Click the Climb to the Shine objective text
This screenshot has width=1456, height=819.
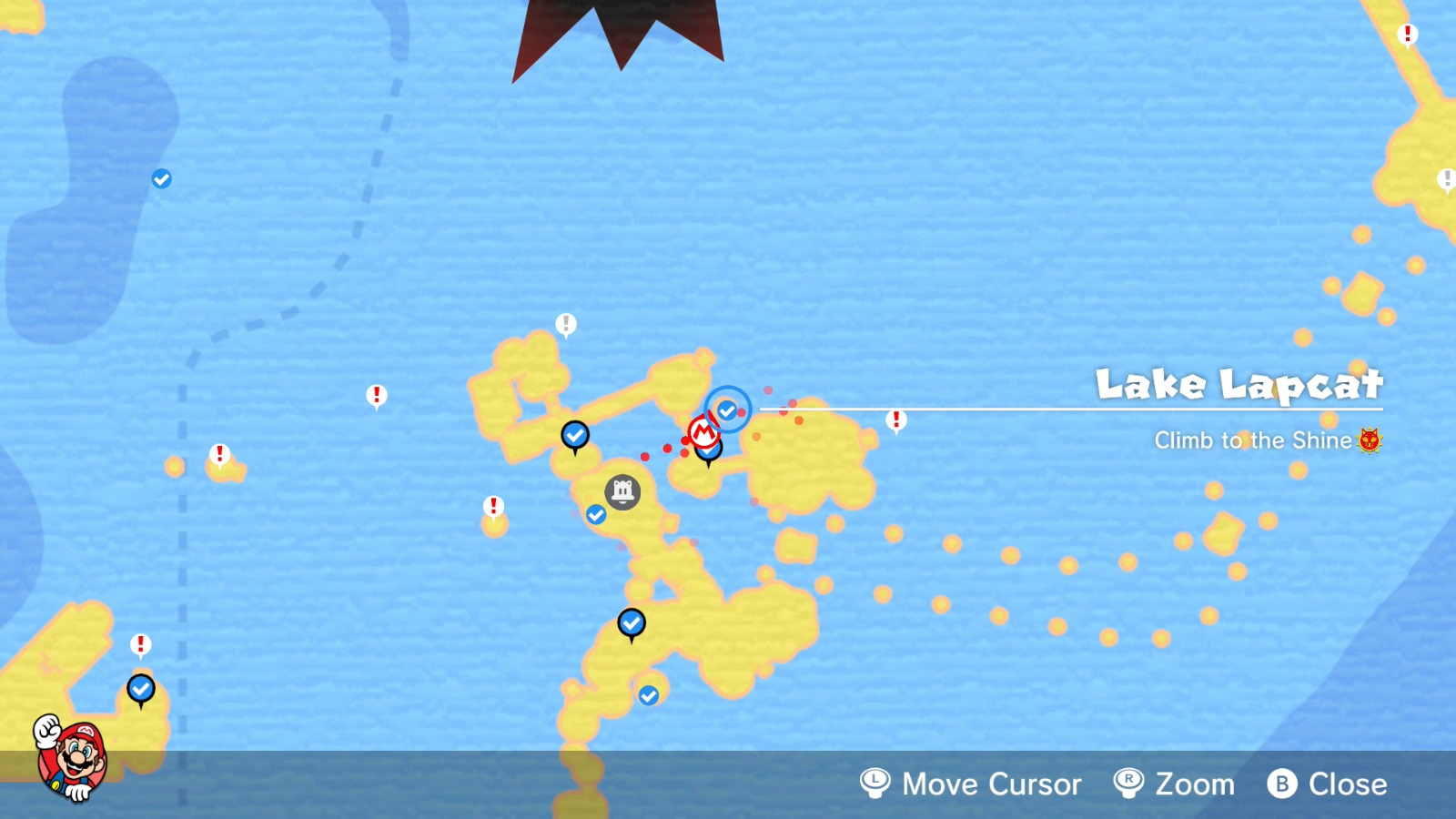click(1253, 440)
